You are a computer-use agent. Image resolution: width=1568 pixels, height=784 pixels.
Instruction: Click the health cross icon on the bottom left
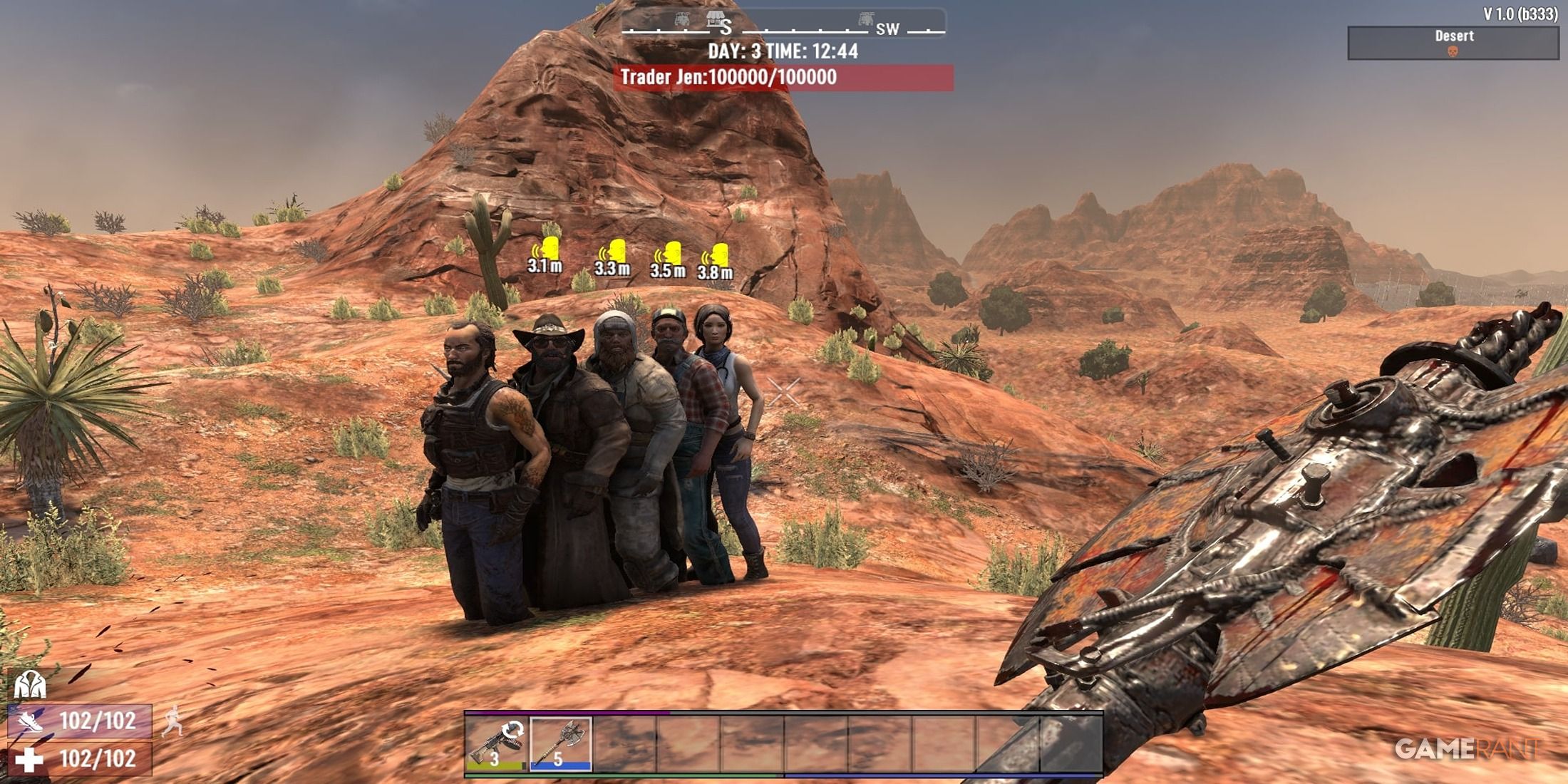[29, 760]
